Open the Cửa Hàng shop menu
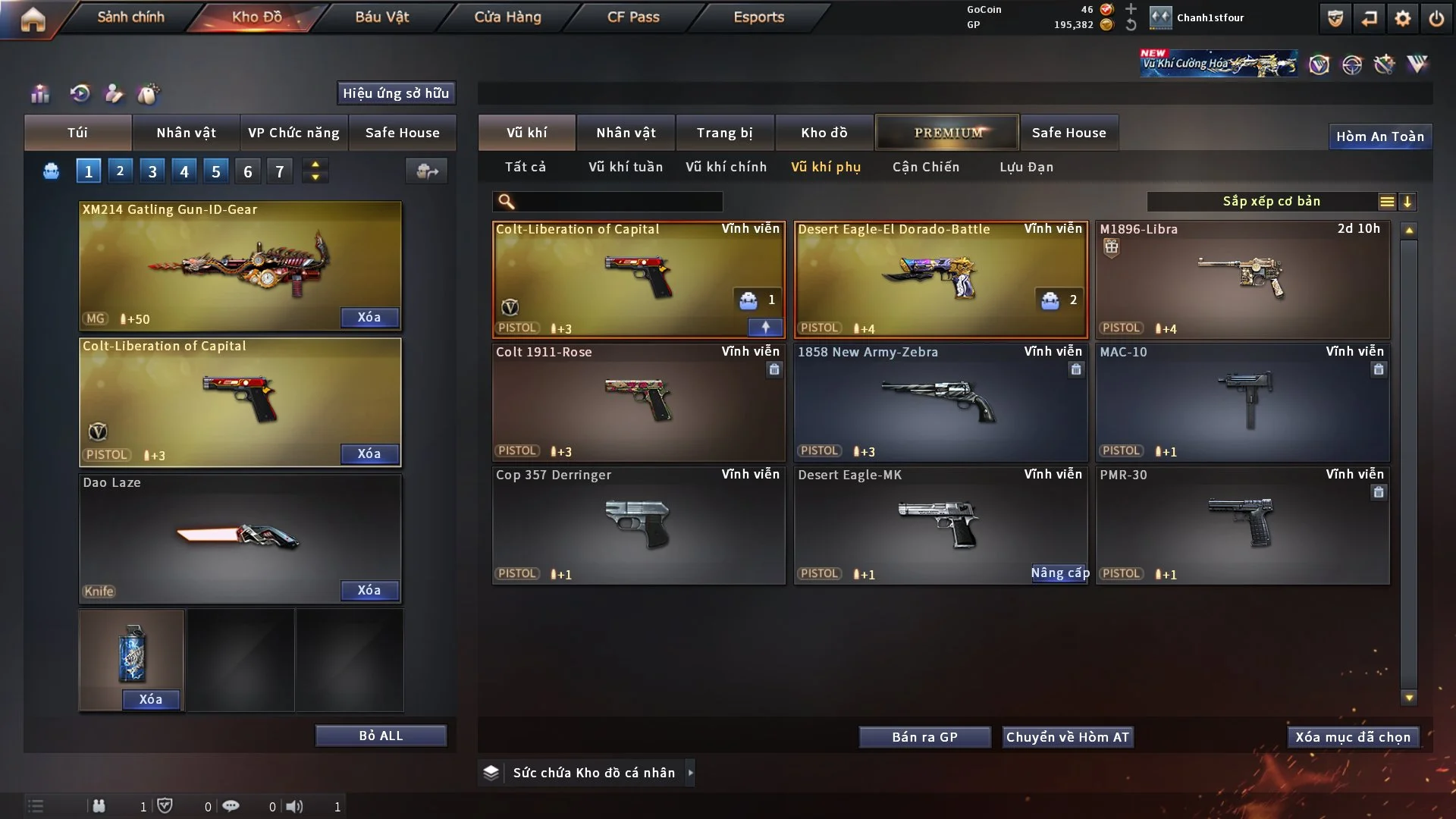 point(507,17)
